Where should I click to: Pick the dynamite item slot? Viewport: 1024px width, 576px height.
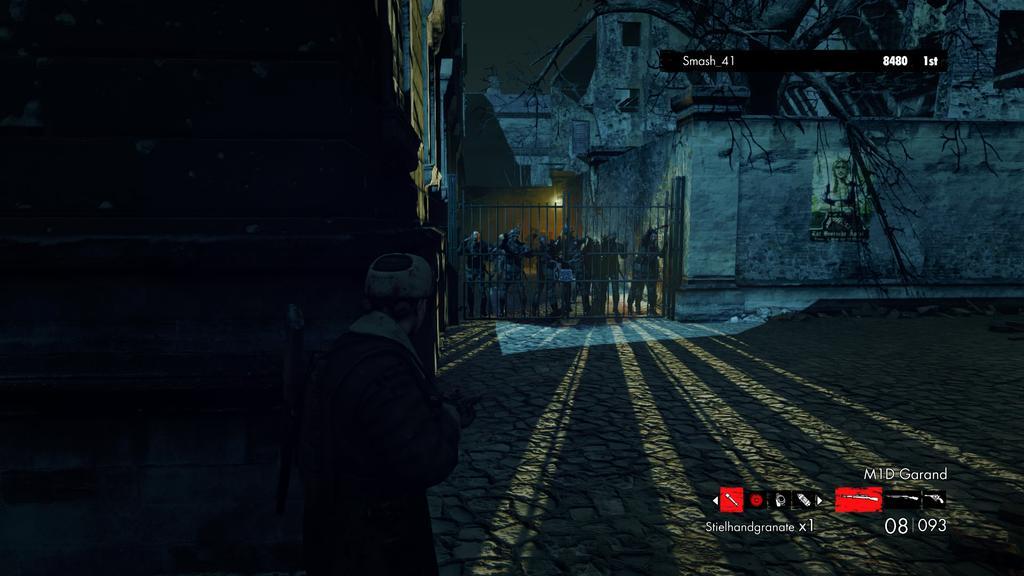point(803,498)
